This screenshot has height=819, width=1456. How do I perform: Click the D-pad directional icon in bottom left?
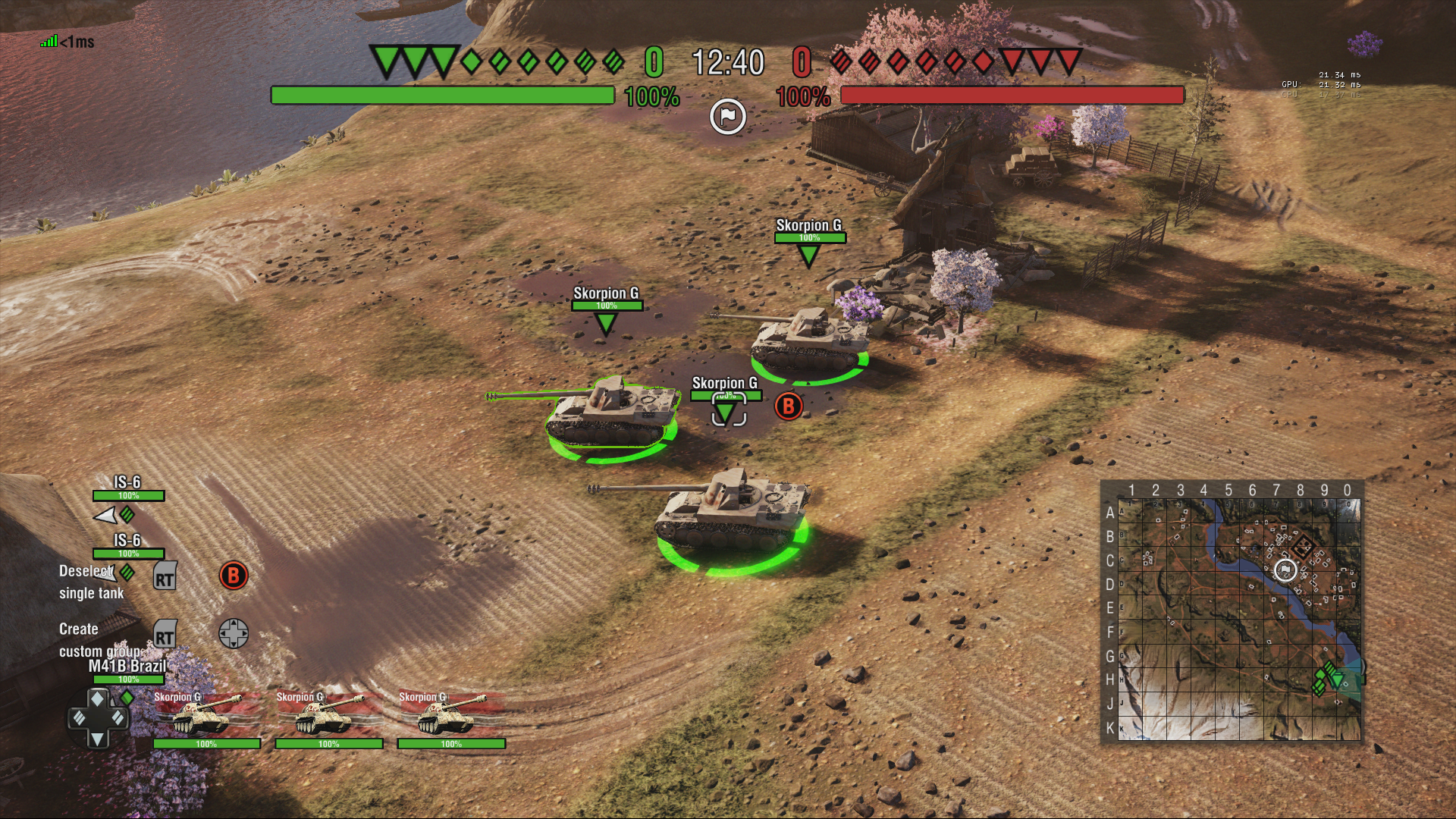[99, 717]
